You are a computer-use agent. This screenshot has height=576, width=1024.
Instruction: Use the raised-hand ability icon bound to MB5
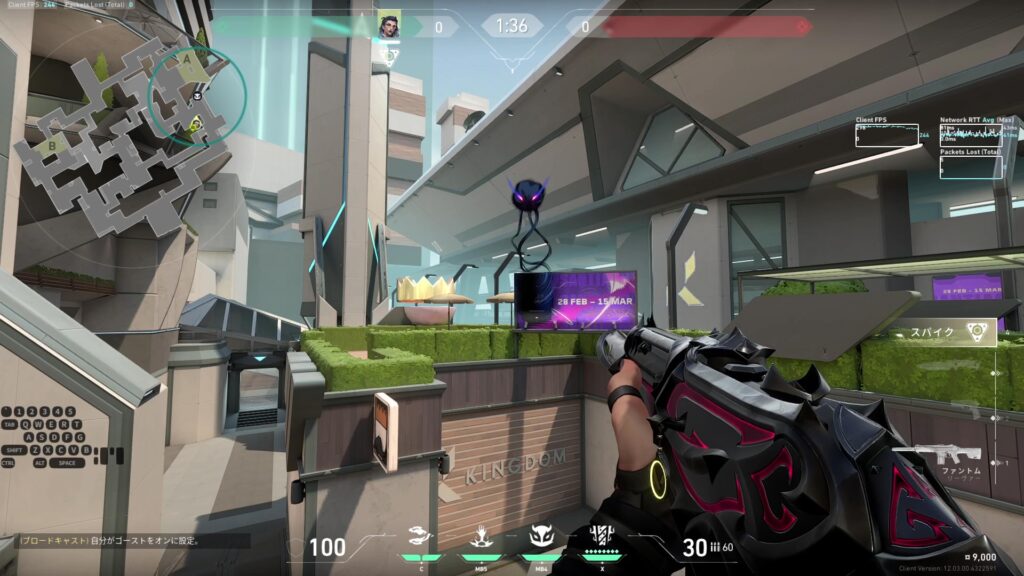[x=482, y=538]
